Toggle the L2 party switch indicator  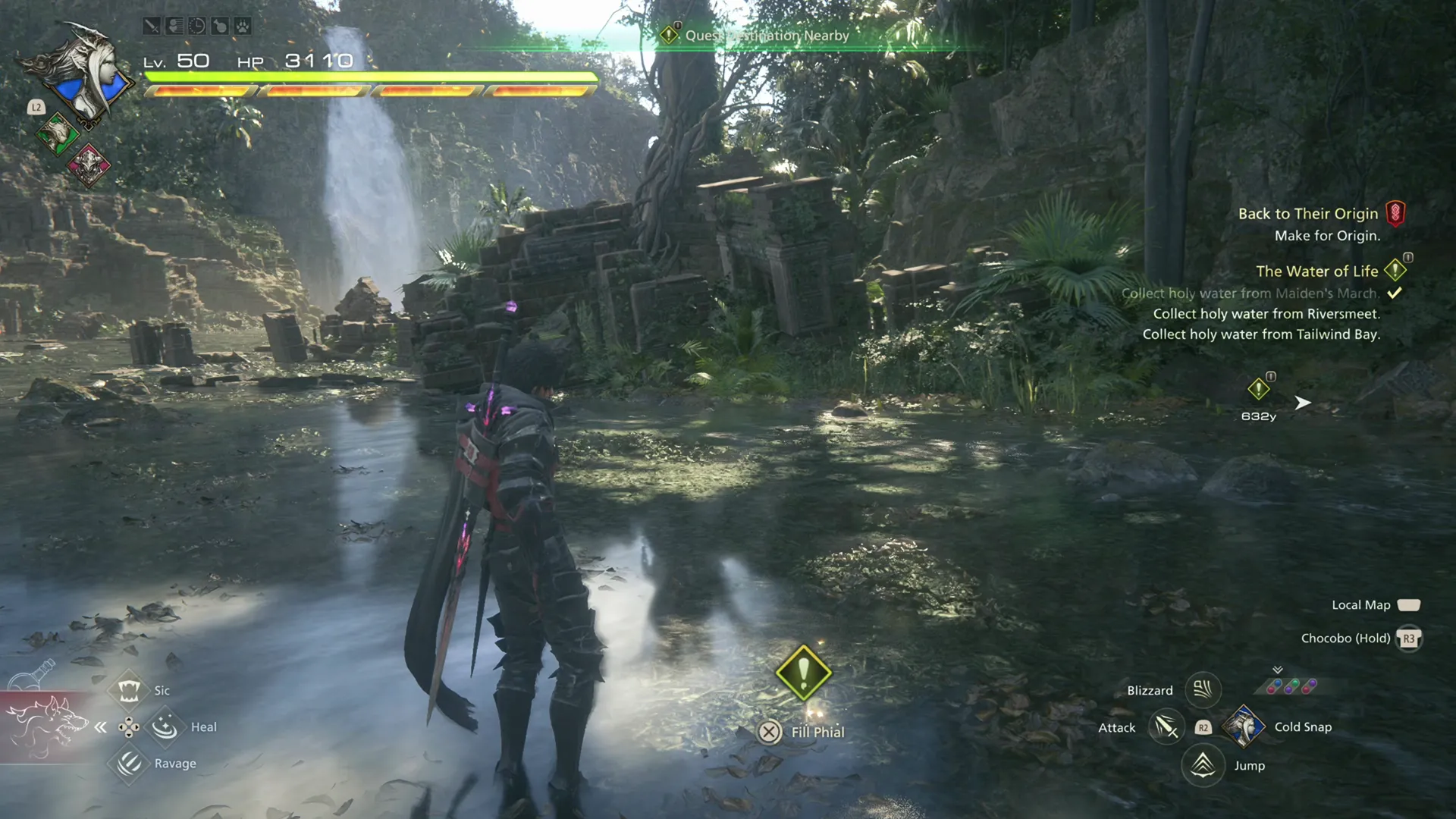tap(34, 108)
